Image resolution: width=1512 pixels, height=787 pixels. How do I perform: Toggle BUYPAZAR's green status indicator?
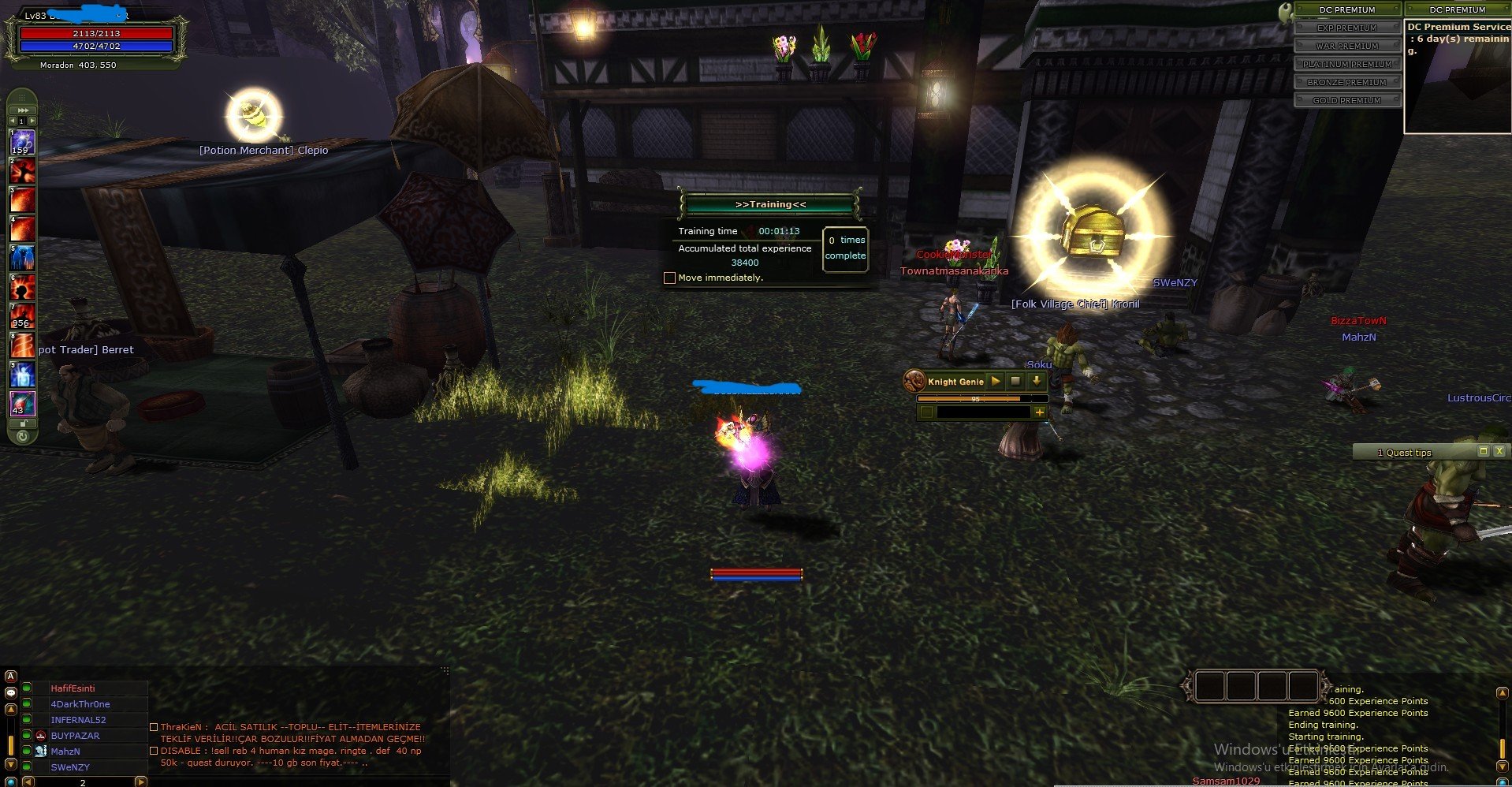point(27,736)
